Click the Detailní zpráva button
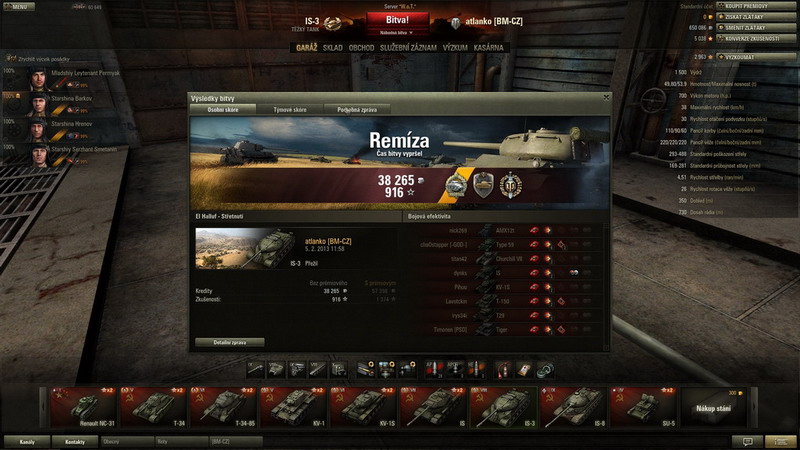Screen dimensions: 800x450 (x=231, y=342)
